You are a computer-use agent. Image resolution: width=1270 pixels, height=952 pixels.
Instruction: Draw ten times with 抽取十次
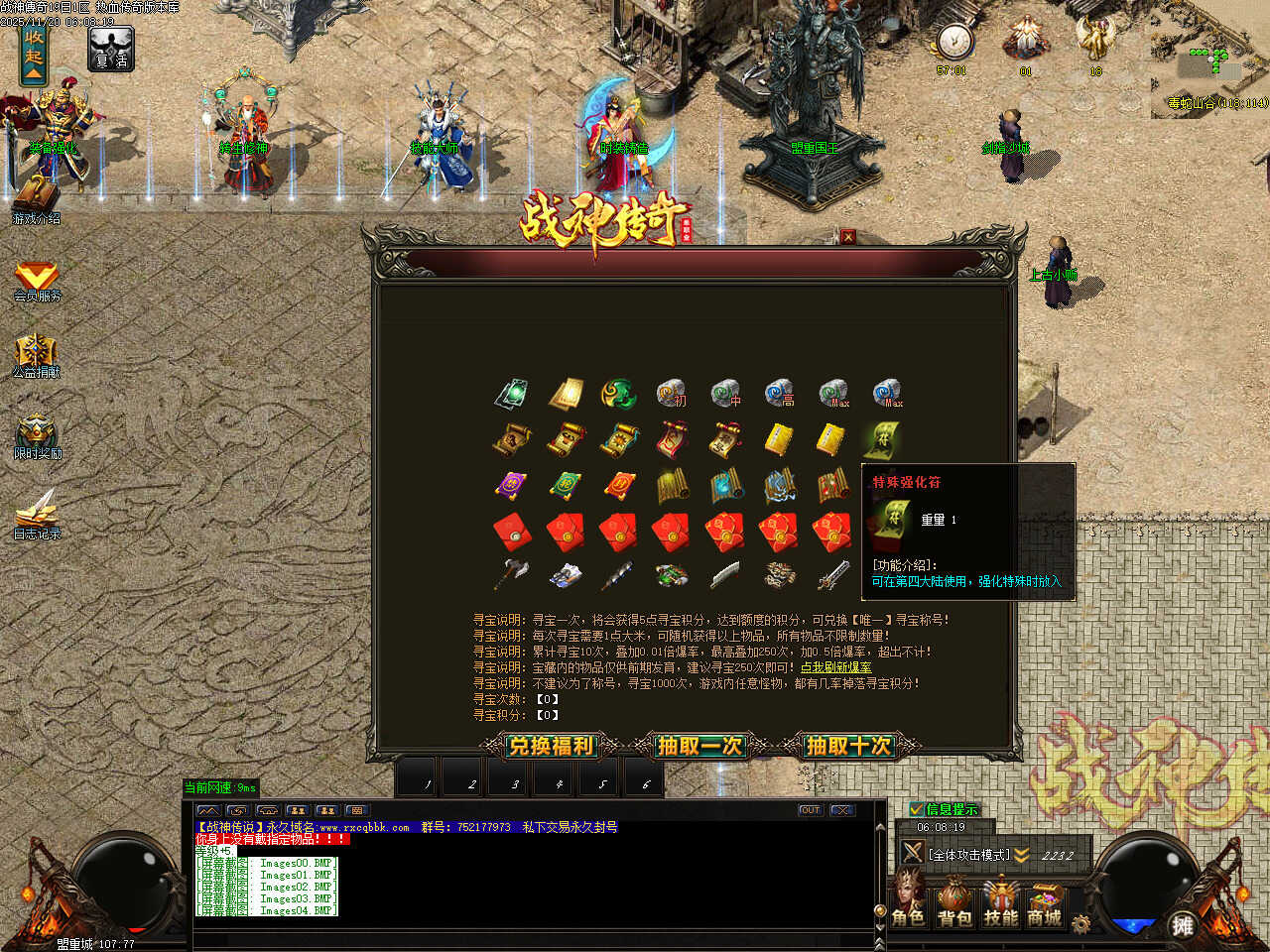[x=848, y=746]
